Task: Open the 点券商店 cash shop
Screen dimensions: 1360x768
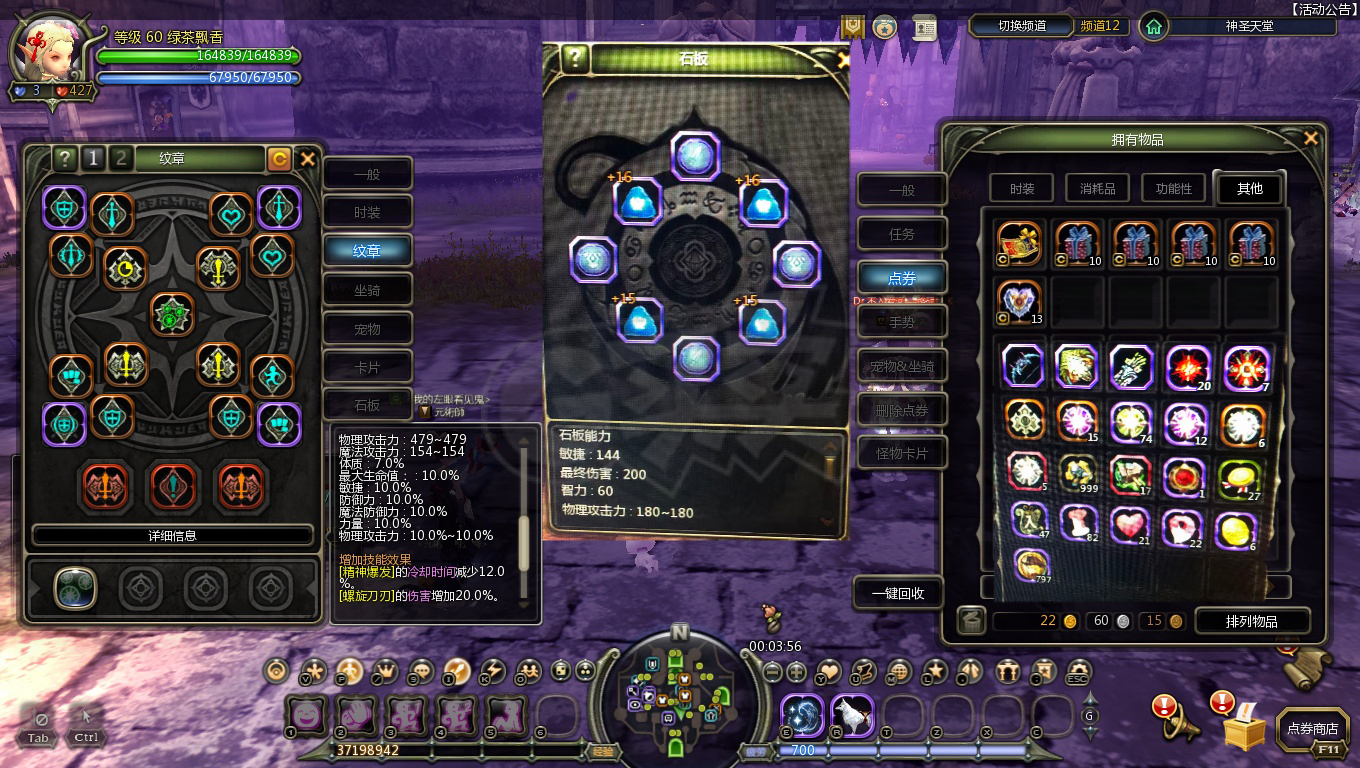Action: [x=1311, y=730]
